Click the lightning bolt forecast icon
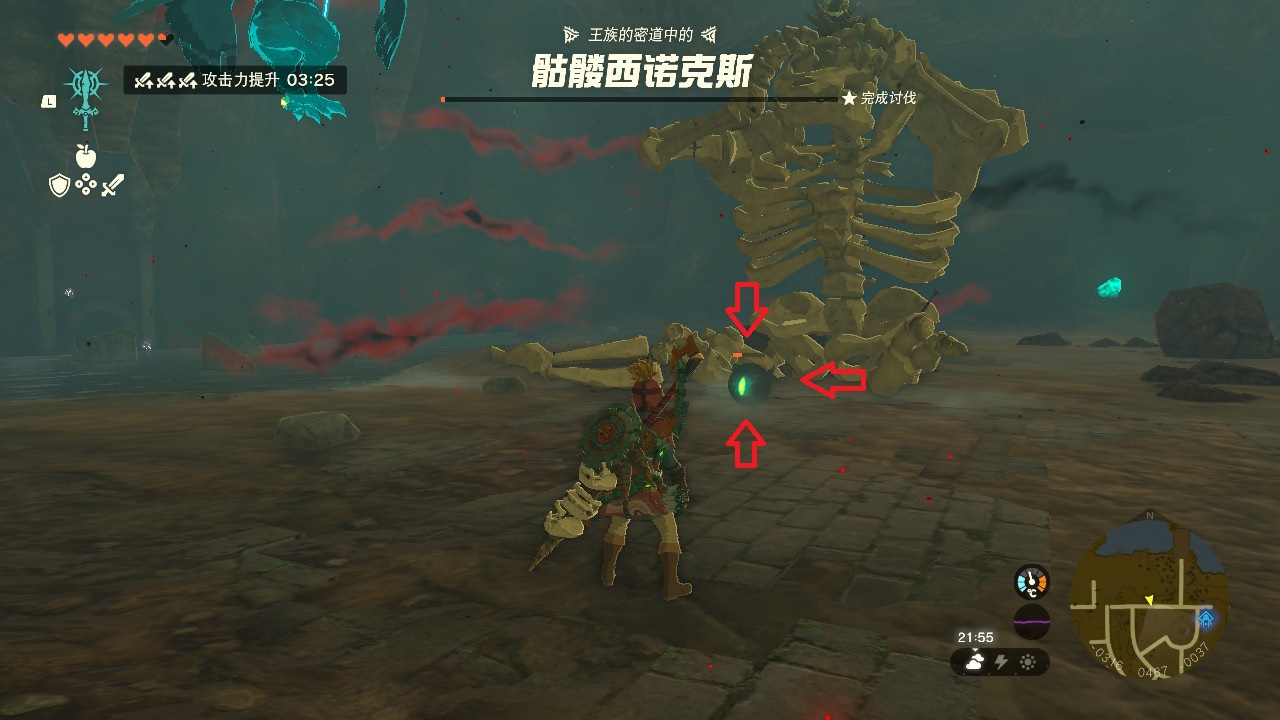This screenshot has width=1280, height=720. 1001,662
